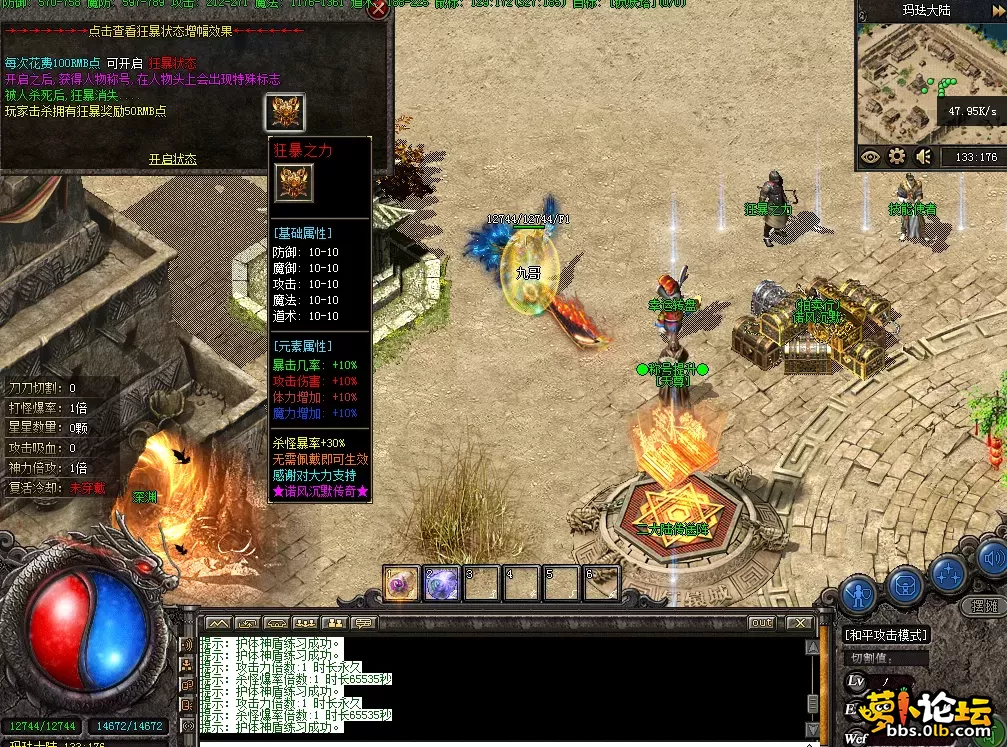1007x747 pixels.
Task: Open the bag round blue button
Action: pyautogui.click(x=905, y=585)
